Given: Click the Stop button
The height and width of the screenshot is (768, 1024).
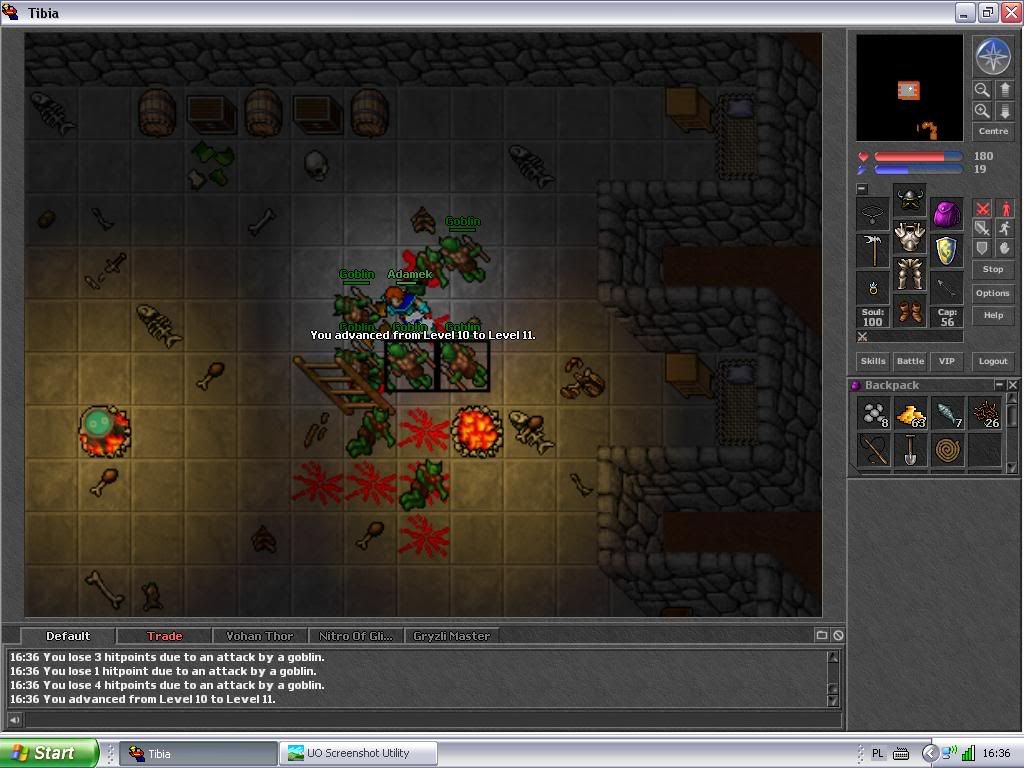Looking at the screenshot, I should [993, 269].
